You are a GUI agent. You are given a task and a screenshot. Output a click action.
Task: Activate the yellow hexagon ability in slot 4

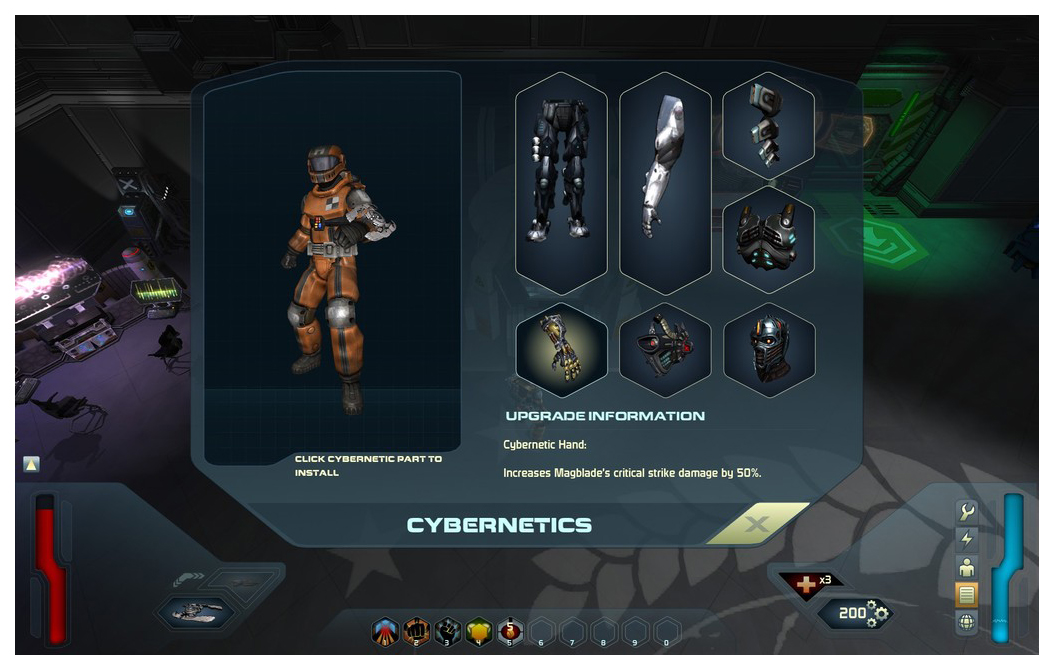(480, 632)
